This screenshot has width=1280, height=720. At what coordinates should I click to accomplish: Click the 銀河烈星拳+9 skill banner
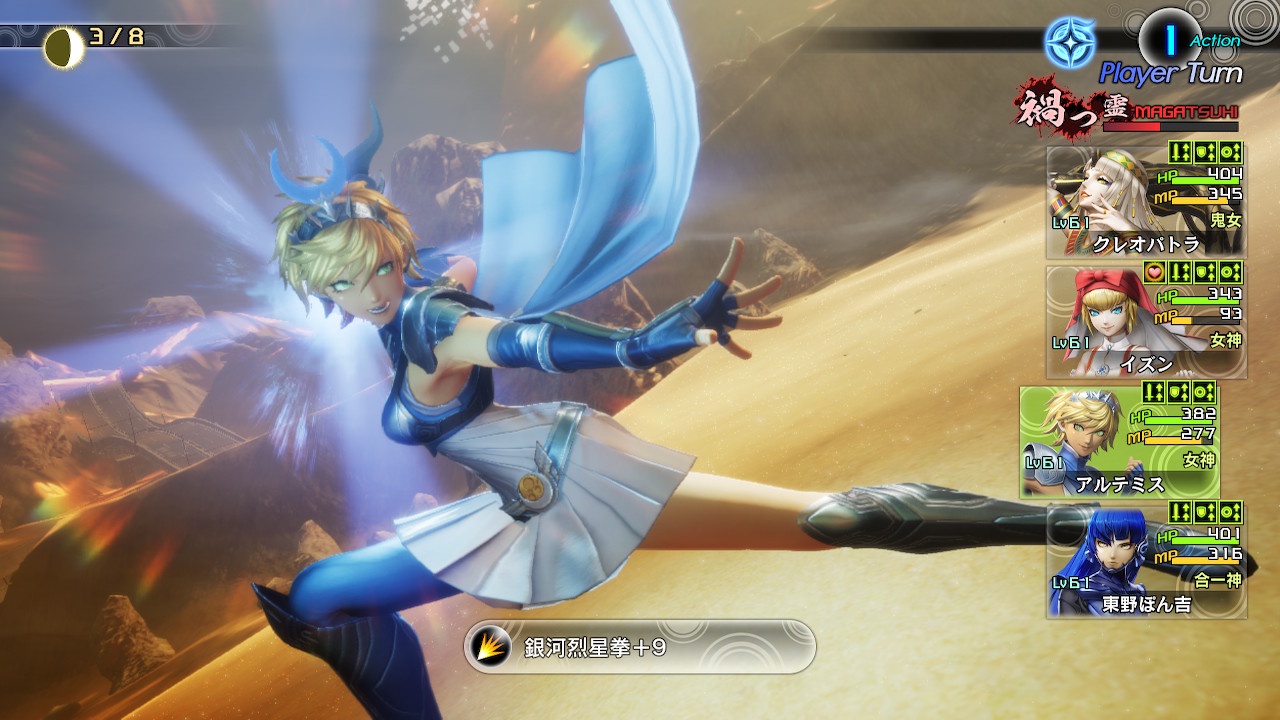640,646
